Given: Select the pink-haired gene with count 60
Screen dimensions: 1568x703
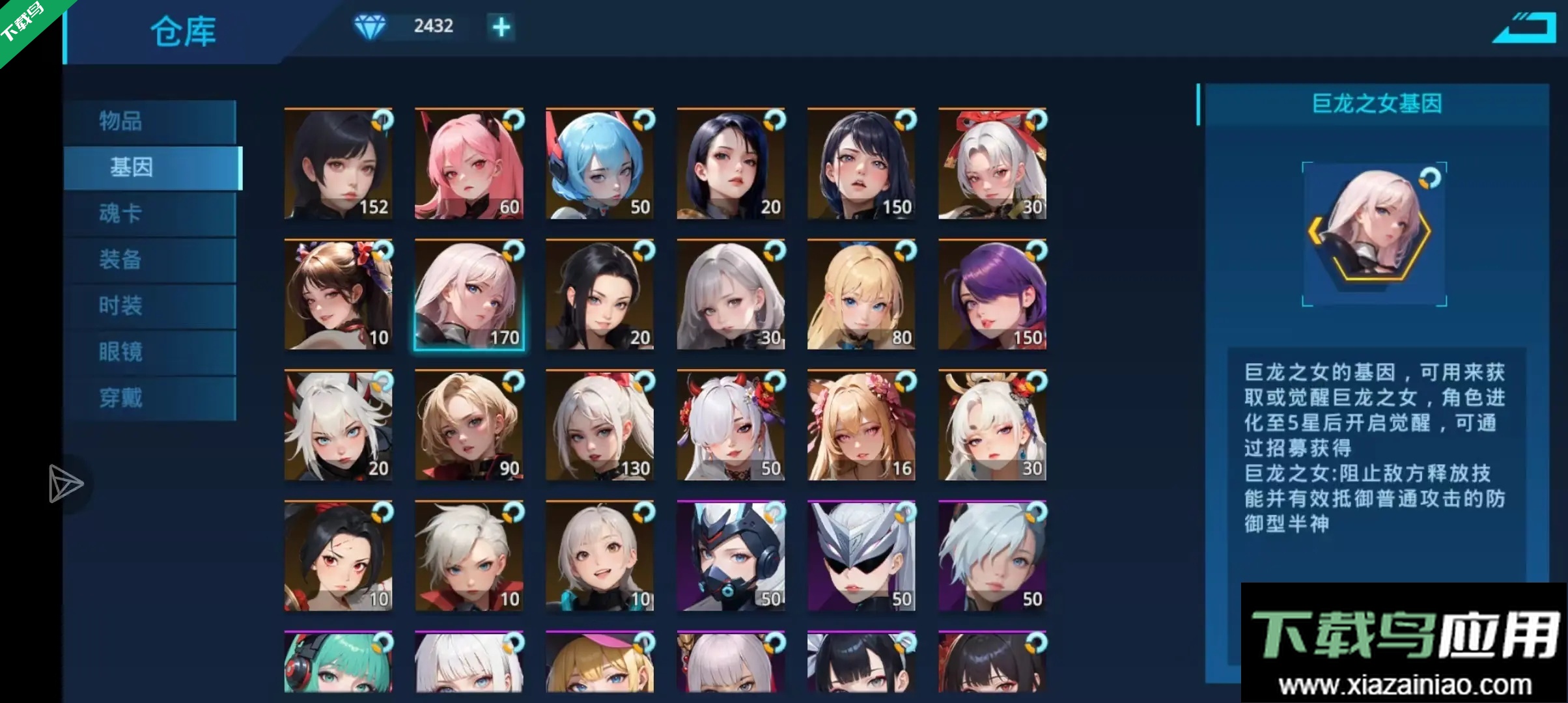Looking at the screenshot, I should 469,164.
